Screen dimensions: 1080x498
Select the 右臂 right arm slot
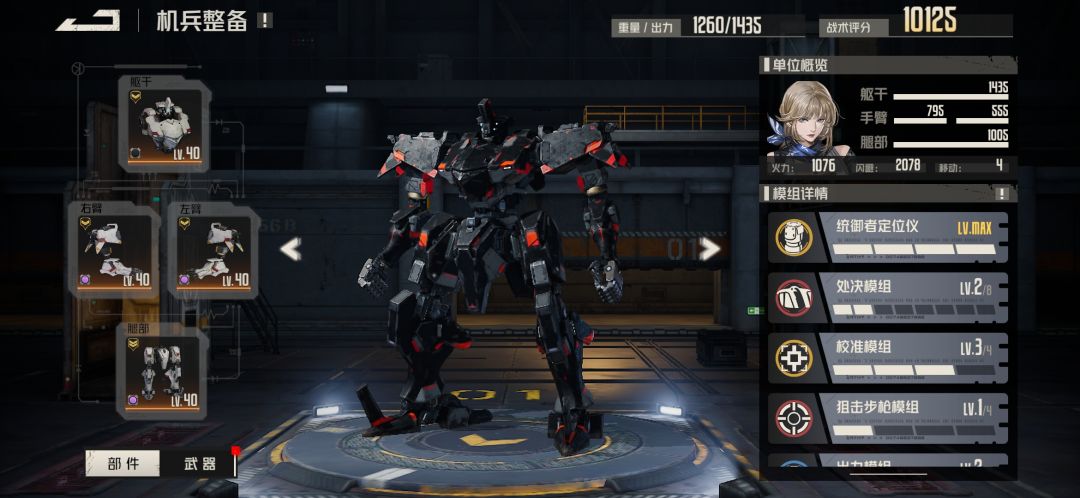point(114,250)
